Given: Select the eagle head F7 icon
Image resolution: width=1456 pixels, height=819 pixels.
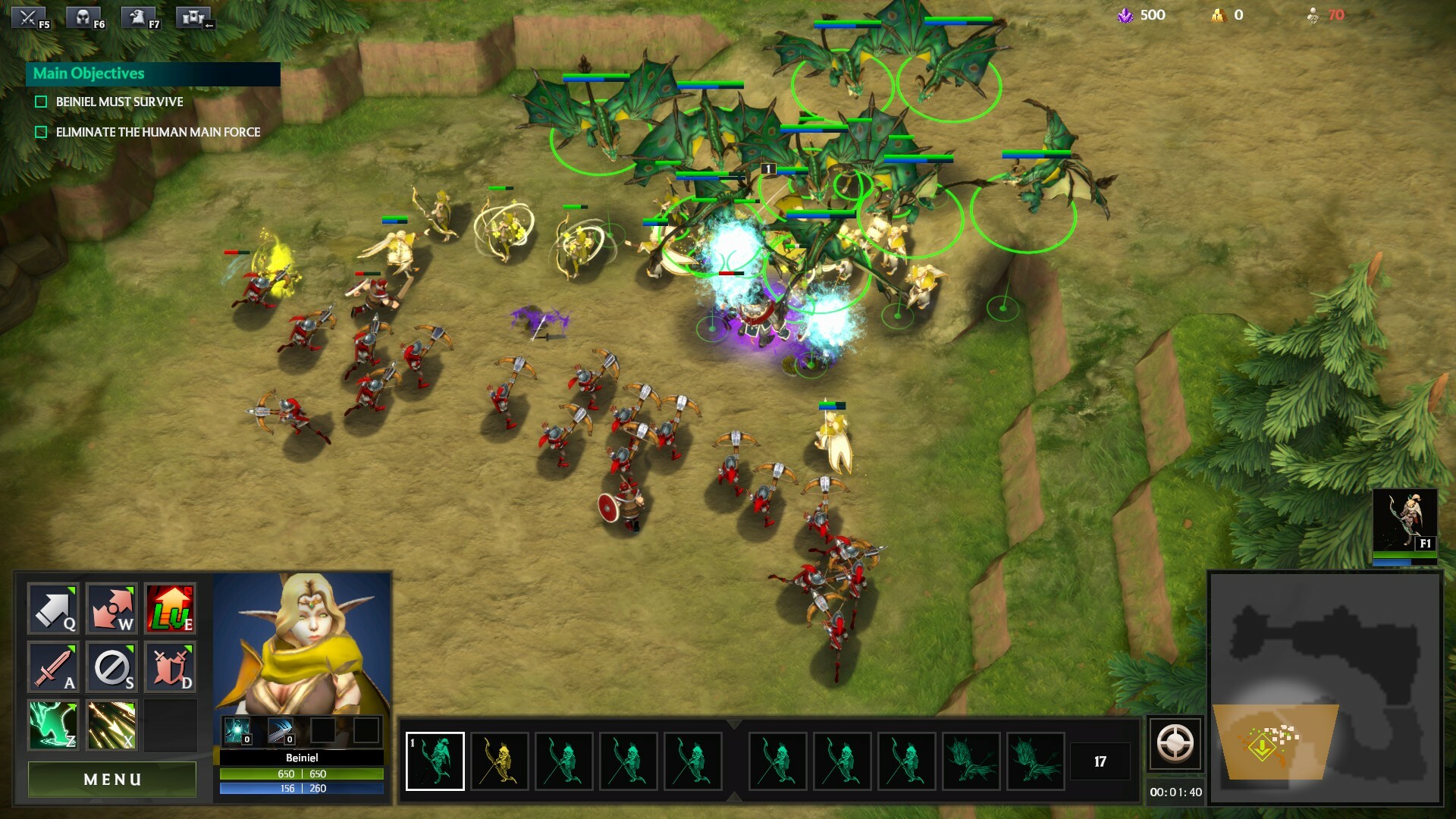Looking at the screenshot, I should pyautogui.click(x=138, y=17).
